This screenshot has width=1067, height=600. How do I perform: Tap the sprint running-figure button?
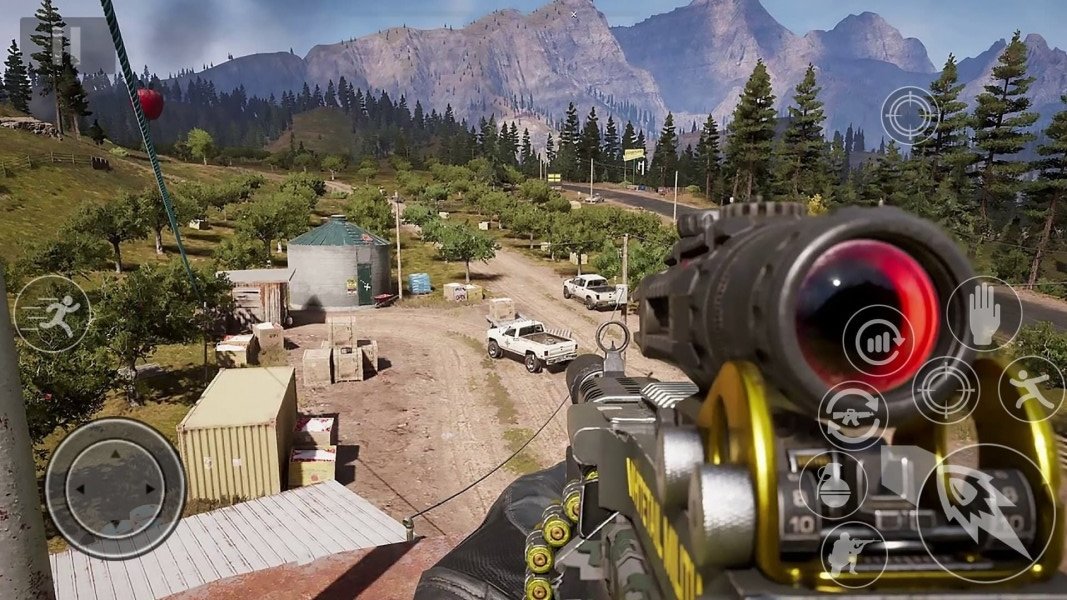(52, 313)
